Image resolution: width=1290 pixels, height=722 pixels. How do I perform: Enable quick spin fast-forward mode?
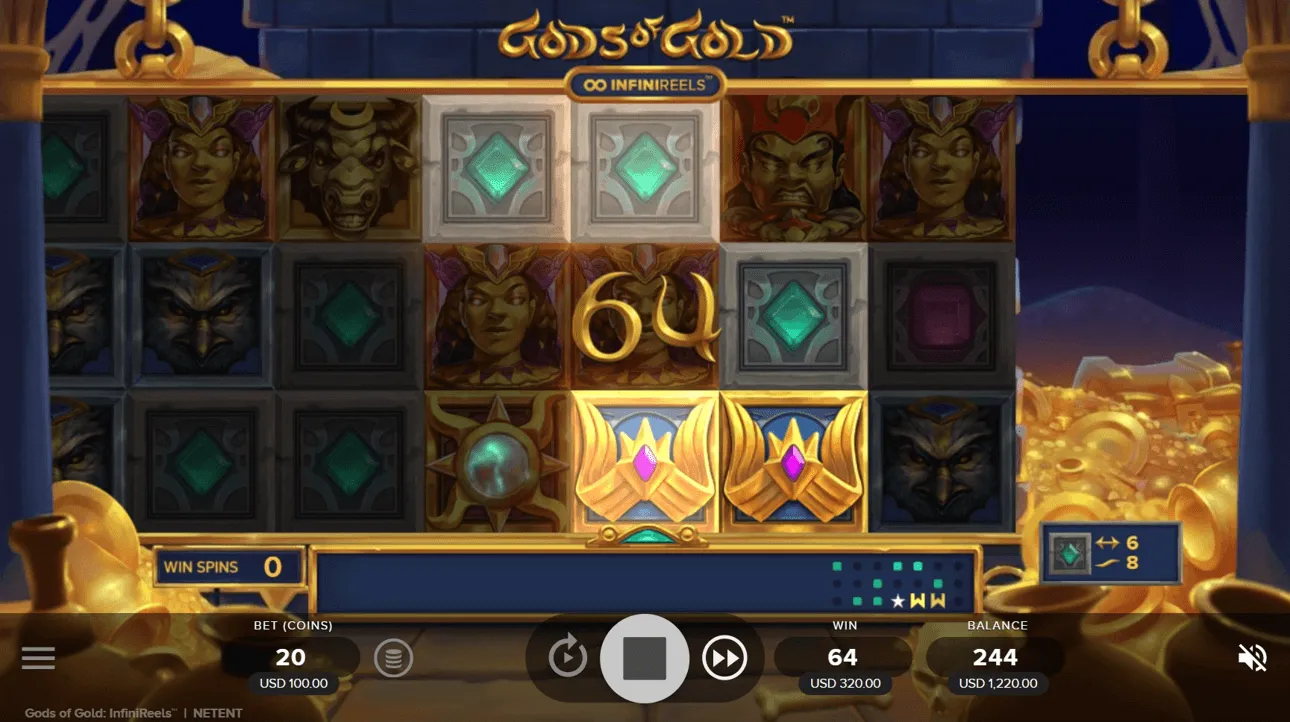click(725, 657)
